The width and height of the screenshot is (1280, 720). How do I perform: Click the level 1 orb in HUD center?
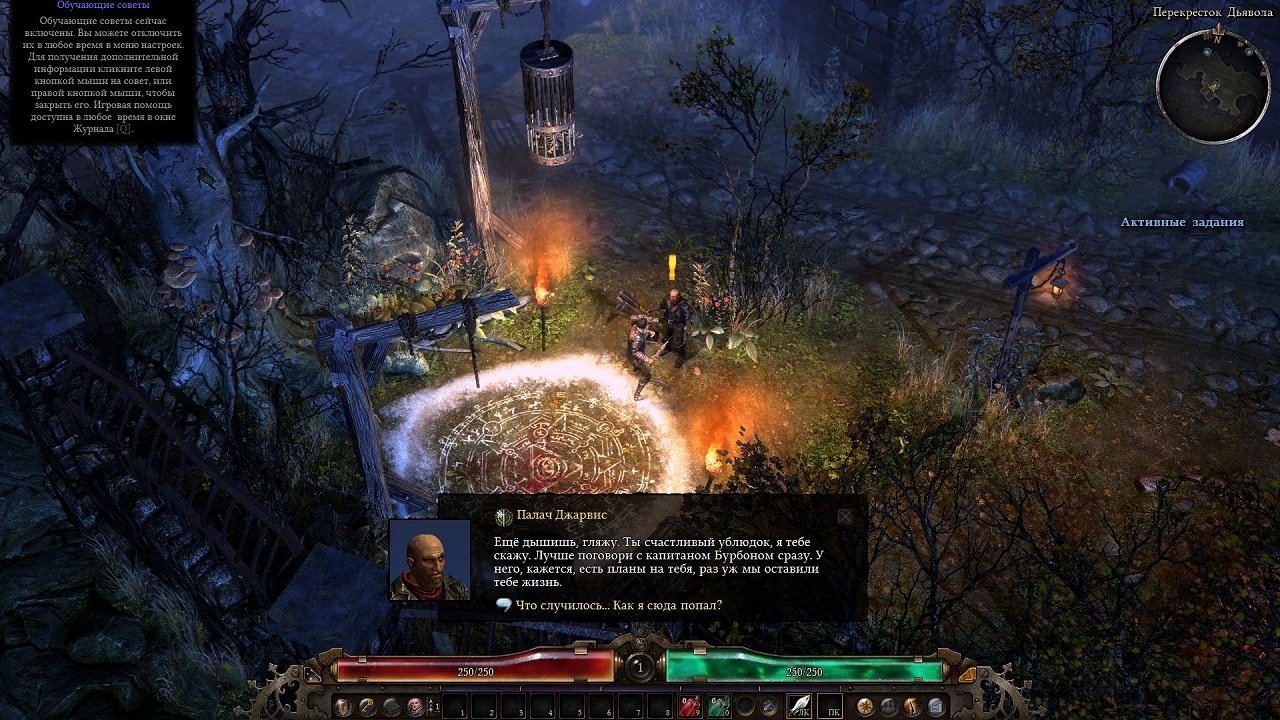tap(639, 668)
